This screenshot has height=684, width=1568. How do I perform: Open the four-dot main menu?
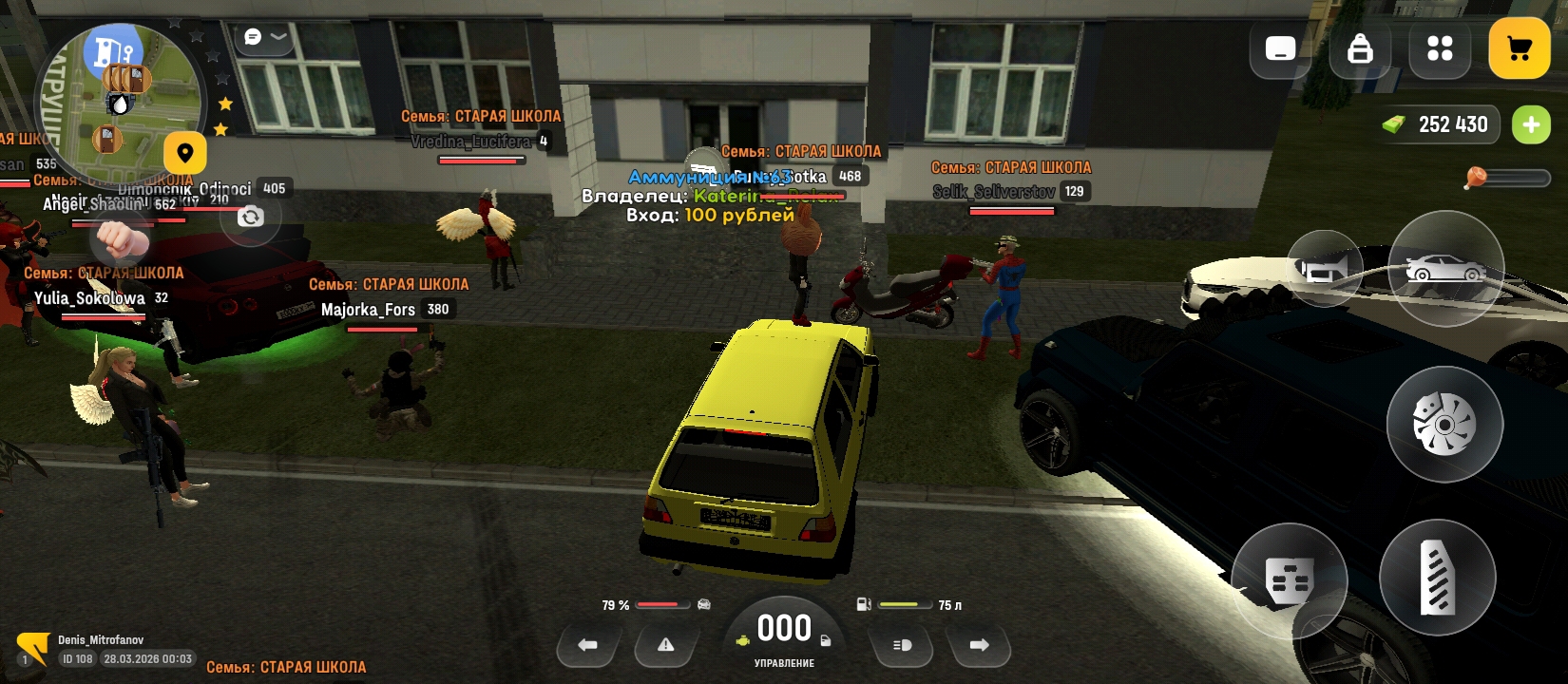click(x=1440, y=48)
